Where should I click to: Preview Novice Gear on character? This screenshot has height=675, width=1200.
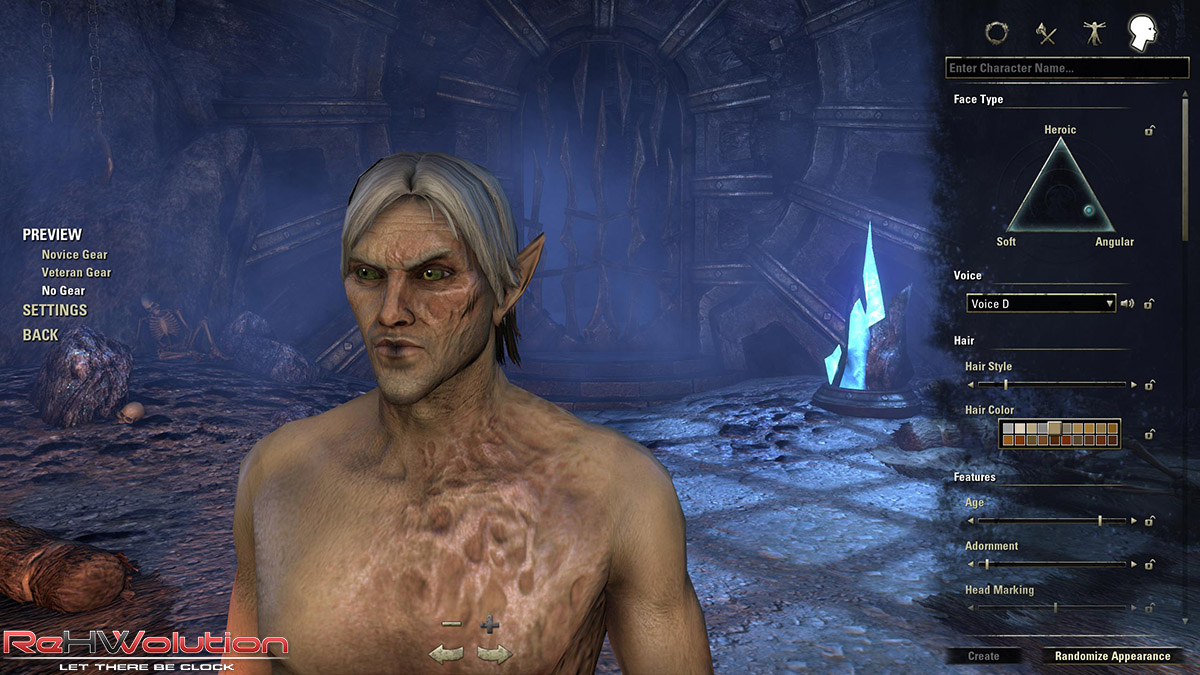(74, 255)
